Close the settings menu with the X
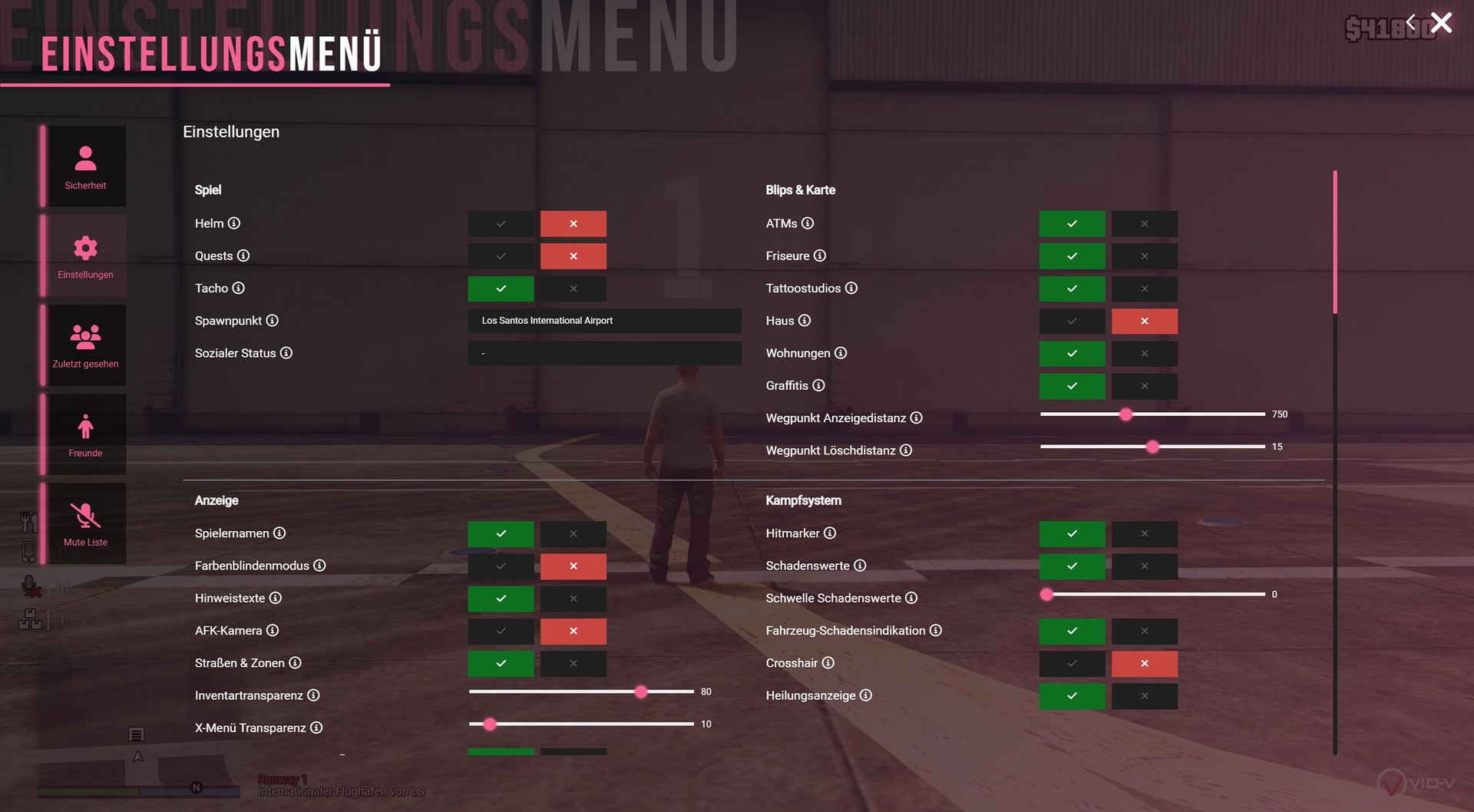Viewport: 1474px width, 812px height. pos(1441,23)
